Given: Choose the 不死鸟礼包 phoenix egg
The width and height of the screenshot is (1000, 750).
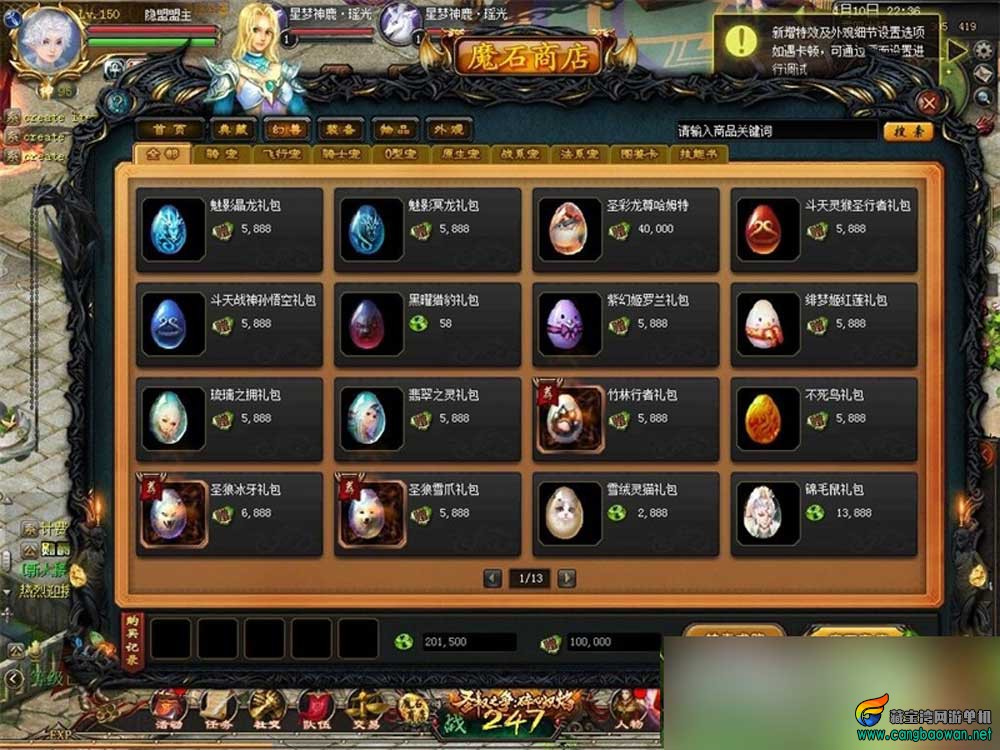Looking at the screenshot, I should tap(824, 419).
